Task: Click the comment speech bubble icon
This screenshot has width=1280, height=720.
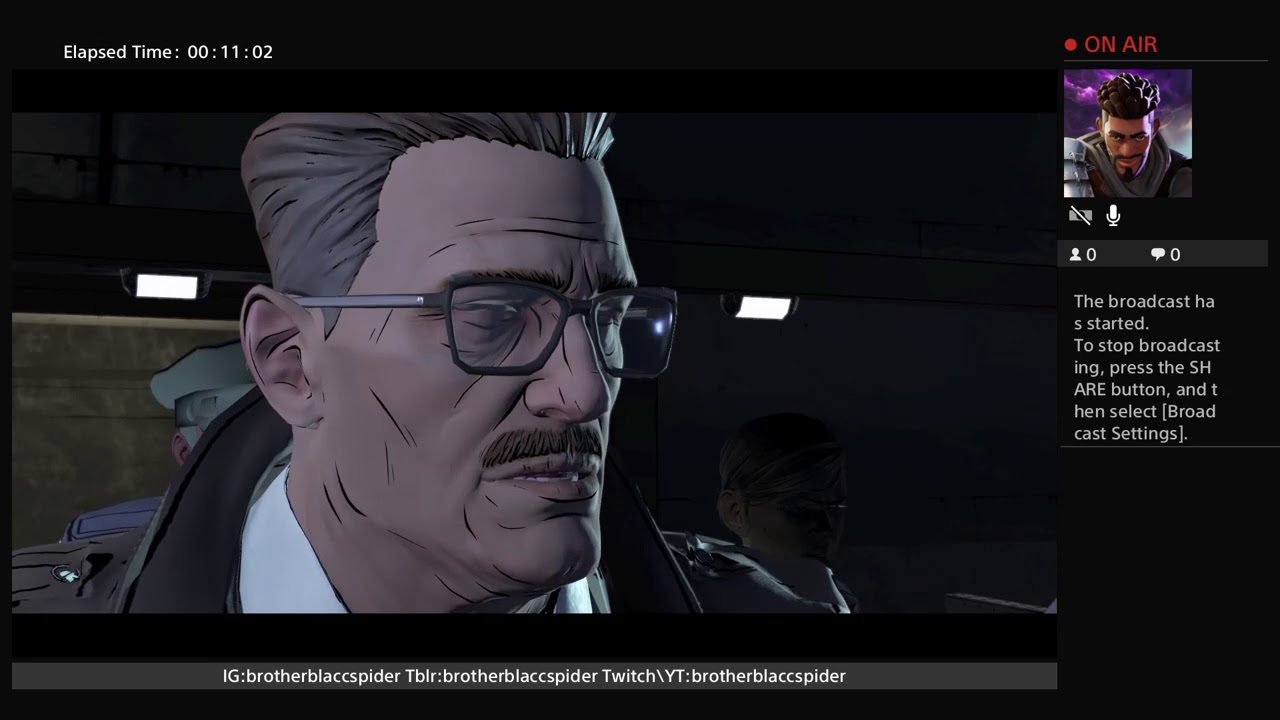Action: point(1157,254)
